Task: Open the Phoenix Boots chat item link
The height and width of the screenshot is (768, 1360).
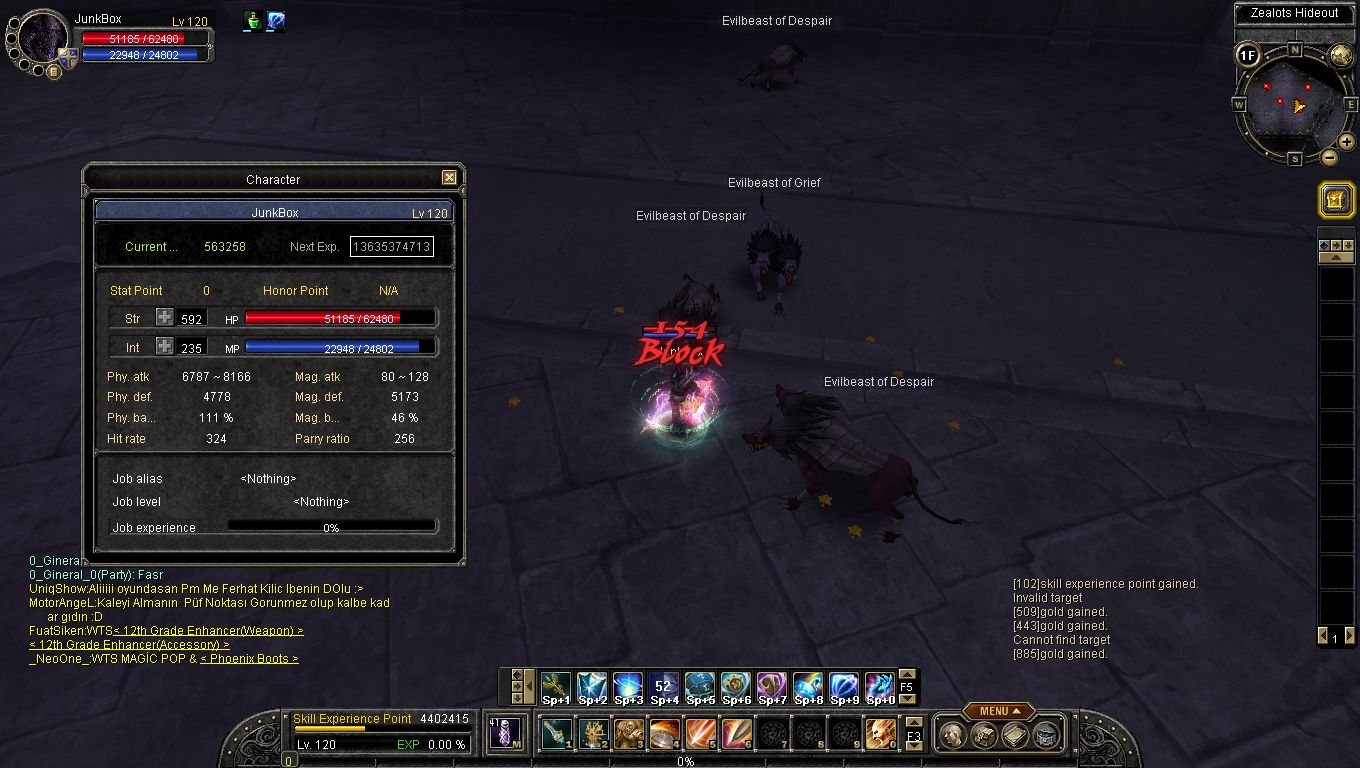Action: click(x=249, y=659)
